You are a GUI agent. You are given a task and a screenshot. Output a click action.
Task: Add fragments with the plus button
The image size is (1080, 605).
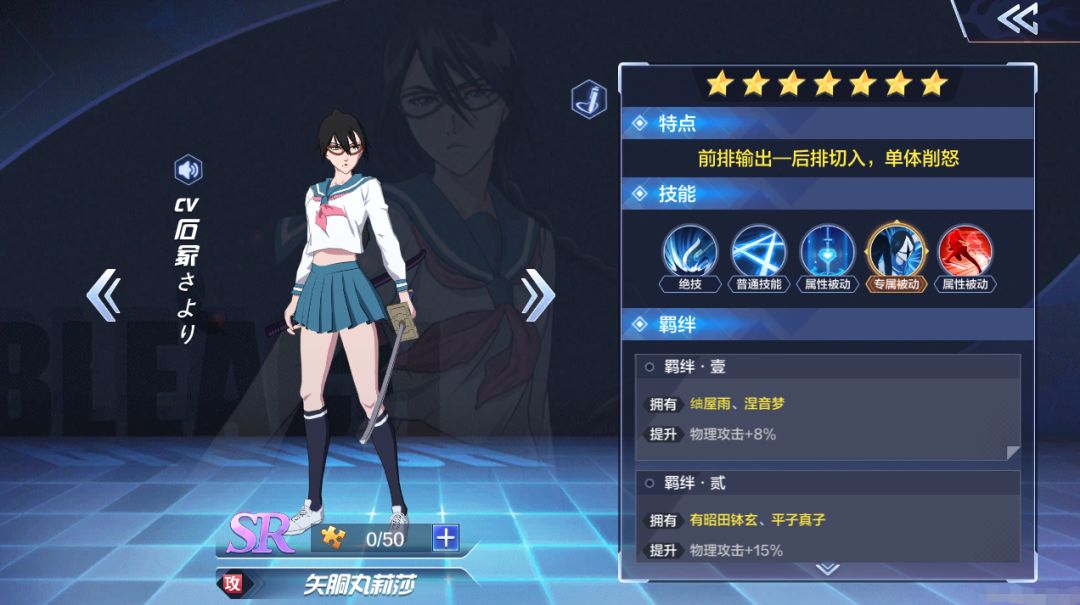pos(445,538)
